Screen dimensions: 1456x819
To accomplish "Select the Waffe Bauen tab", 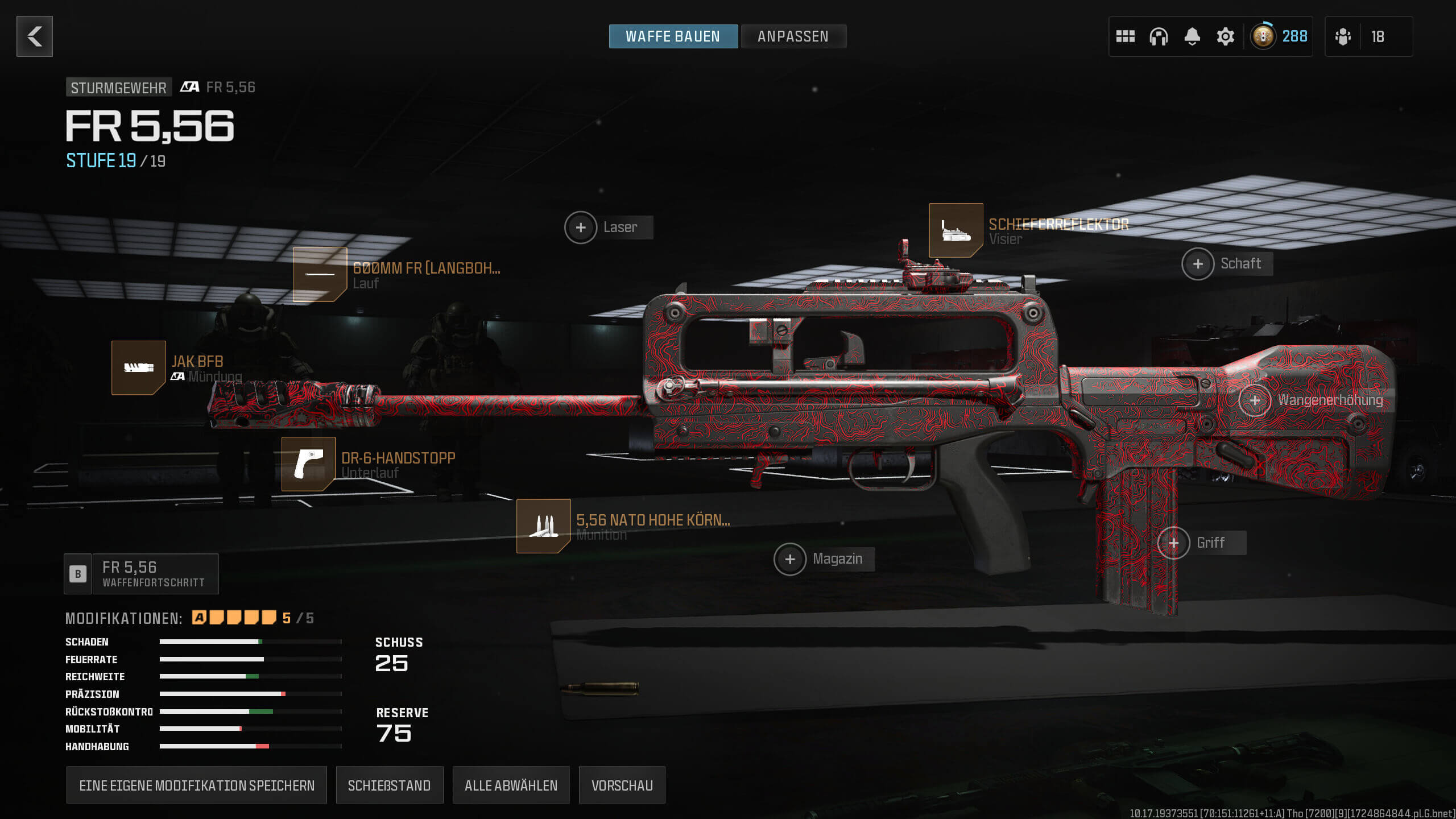I will [x=673, y=36].
